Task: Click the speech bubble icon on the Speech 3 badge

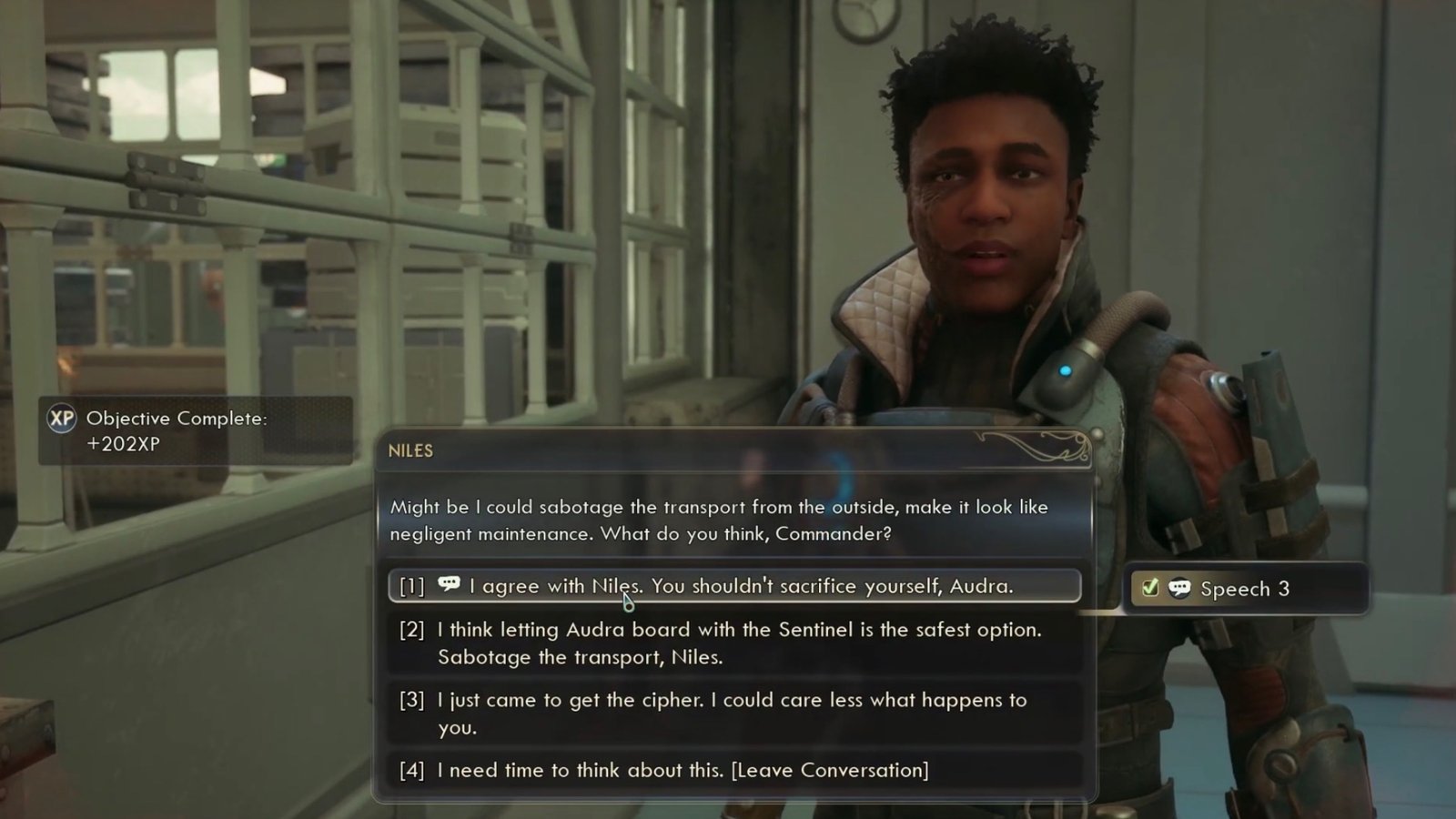Action: click(1180, 589)
